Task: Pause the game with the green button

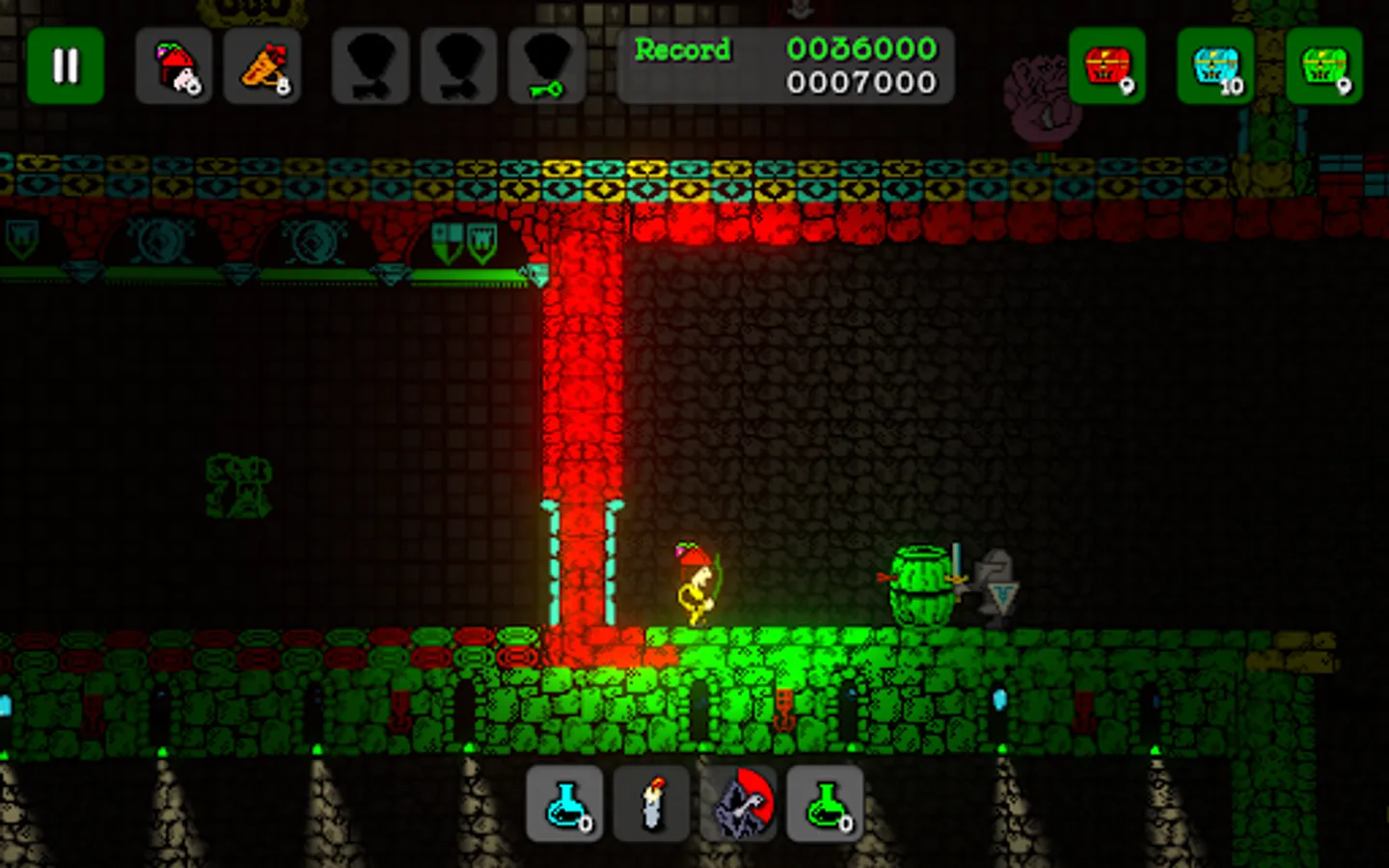Action: (x=65, y=66)
